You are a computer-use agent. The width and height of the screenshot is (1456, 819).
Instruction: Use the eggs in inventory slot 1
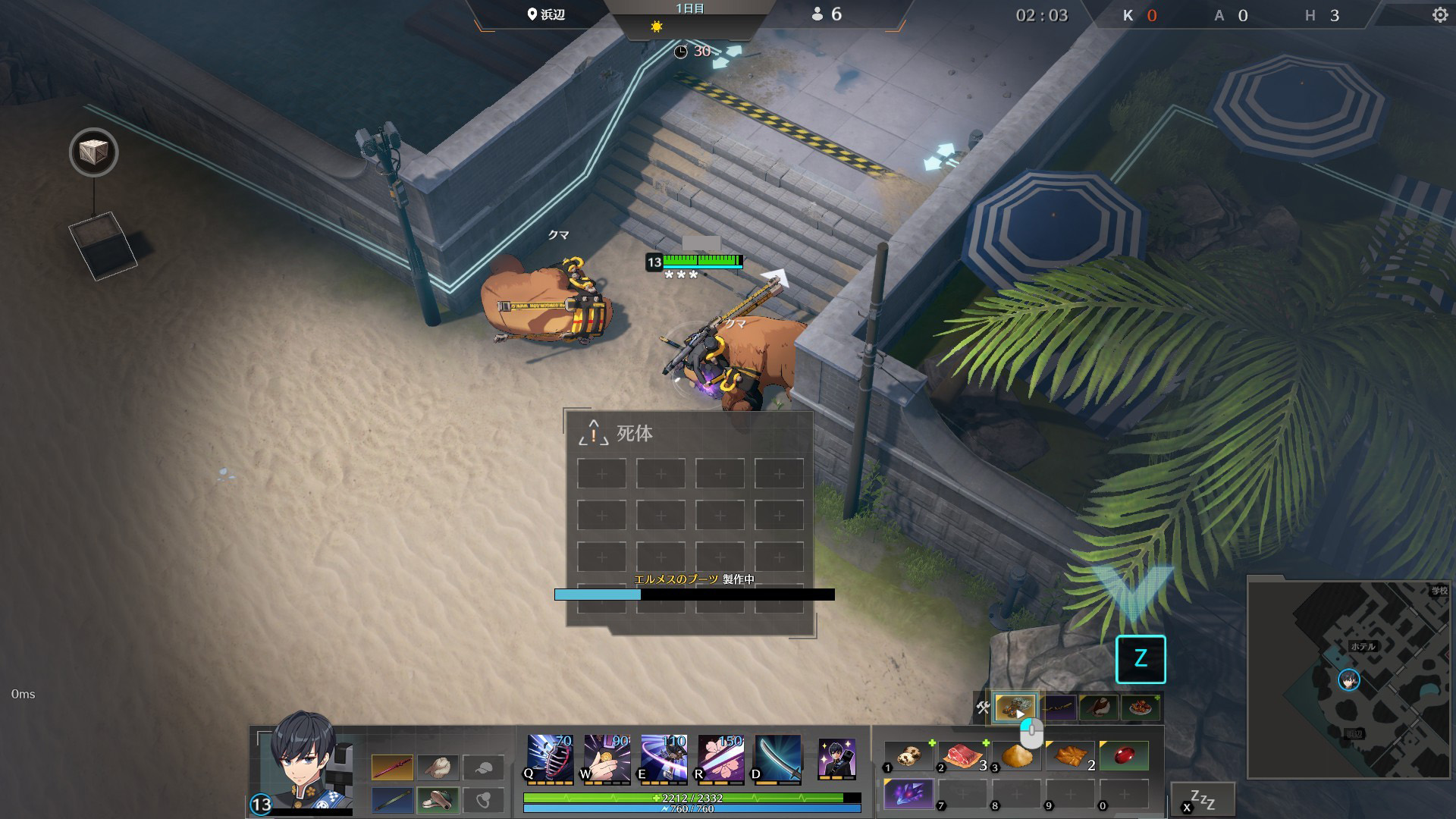pyautogui.click(x=908, y=756)
